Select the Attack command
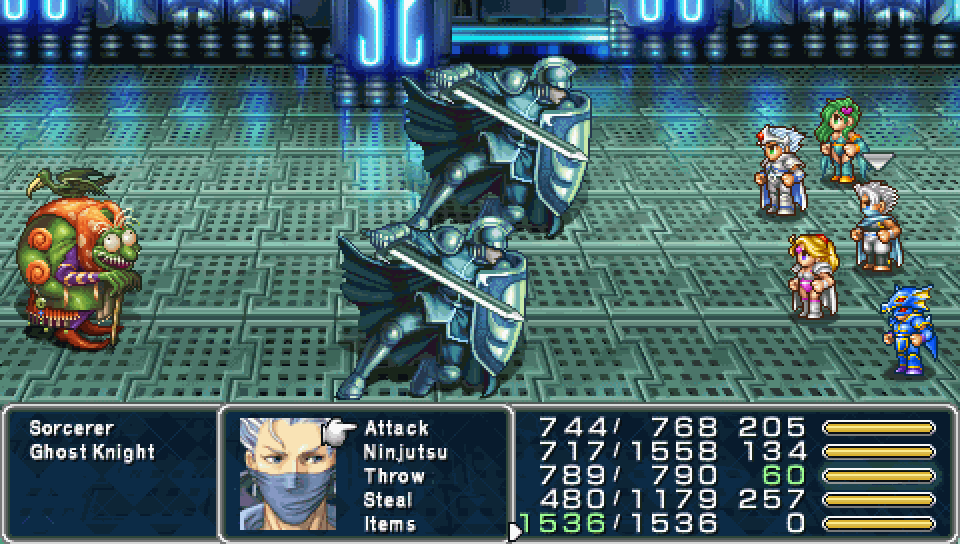Image resolution: width=960 pixels, height=544 pixels. click(396, 428)
